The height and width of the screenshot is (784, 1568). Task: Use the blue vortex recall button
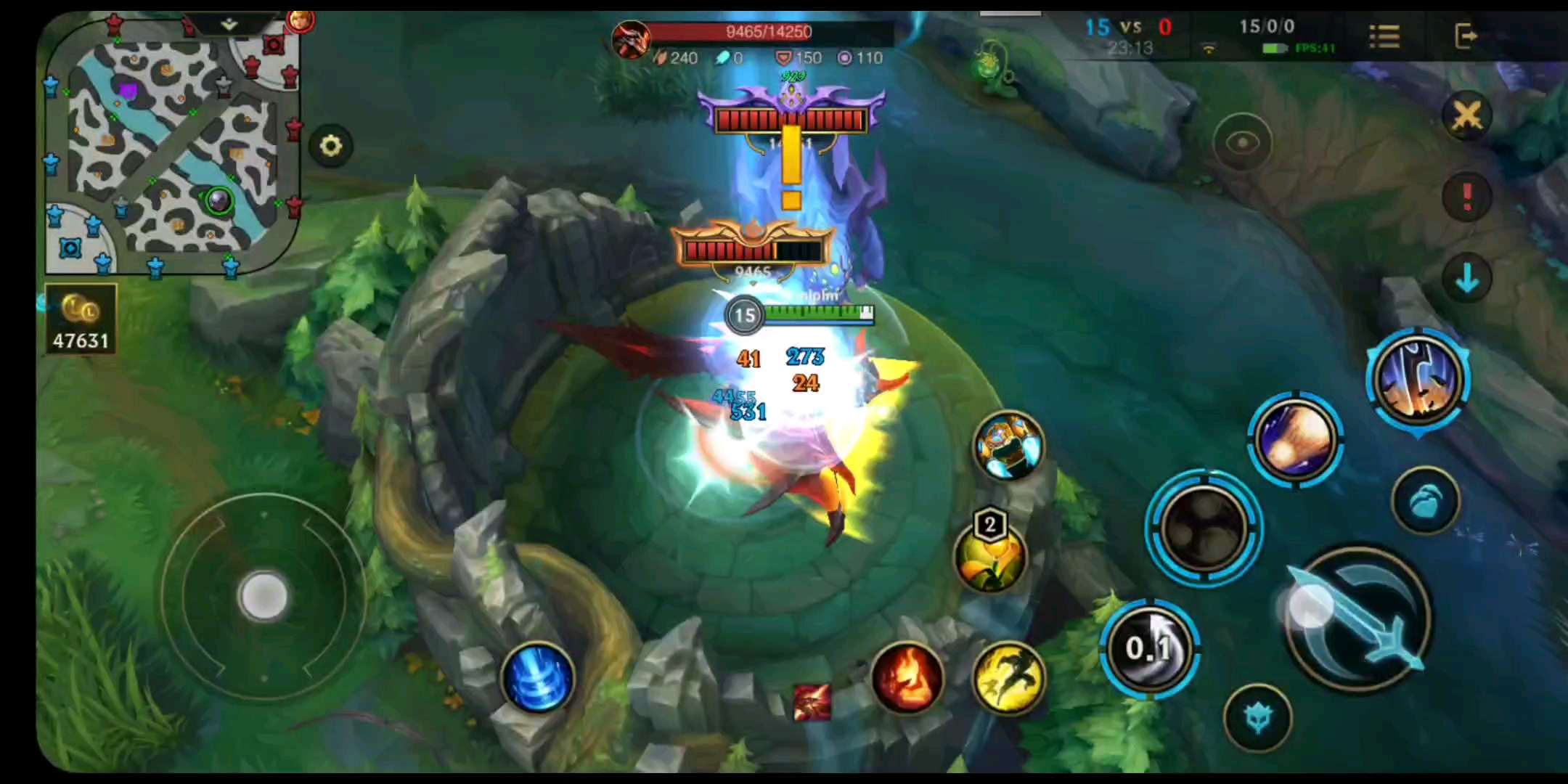537,679
